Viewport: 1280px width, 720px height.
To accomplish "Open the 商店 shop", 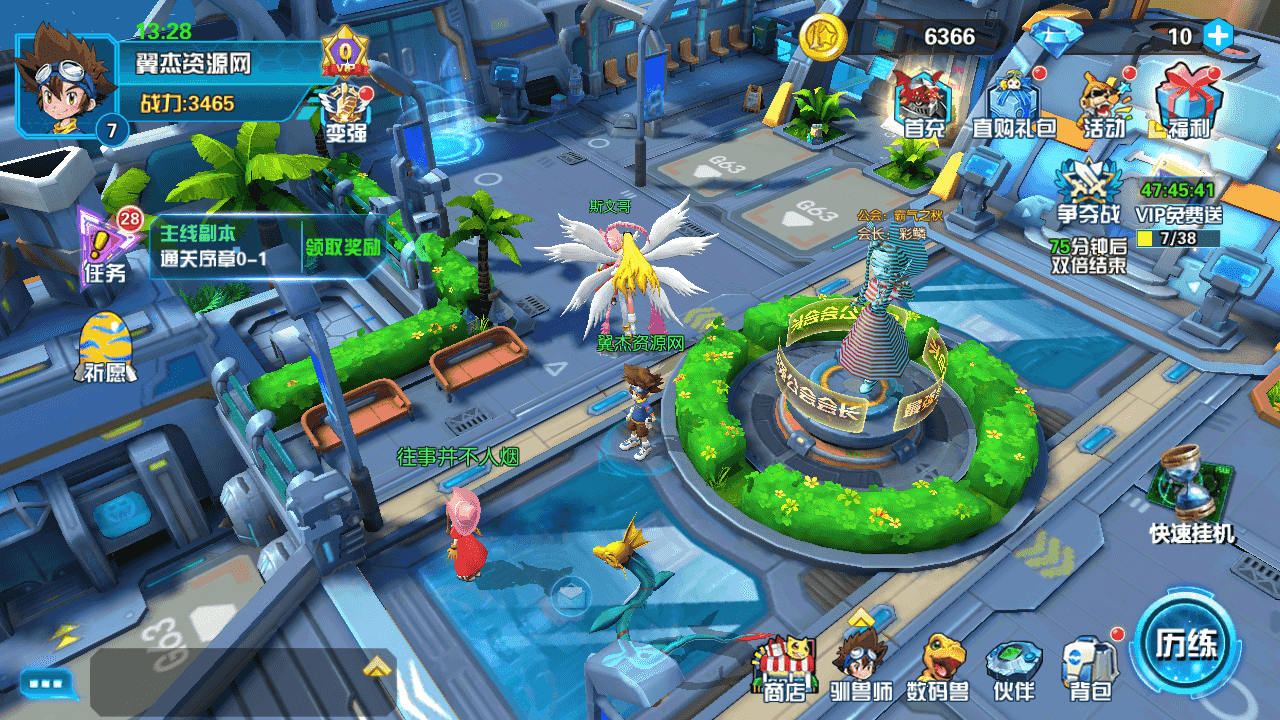I will click(x=786, y=668).
